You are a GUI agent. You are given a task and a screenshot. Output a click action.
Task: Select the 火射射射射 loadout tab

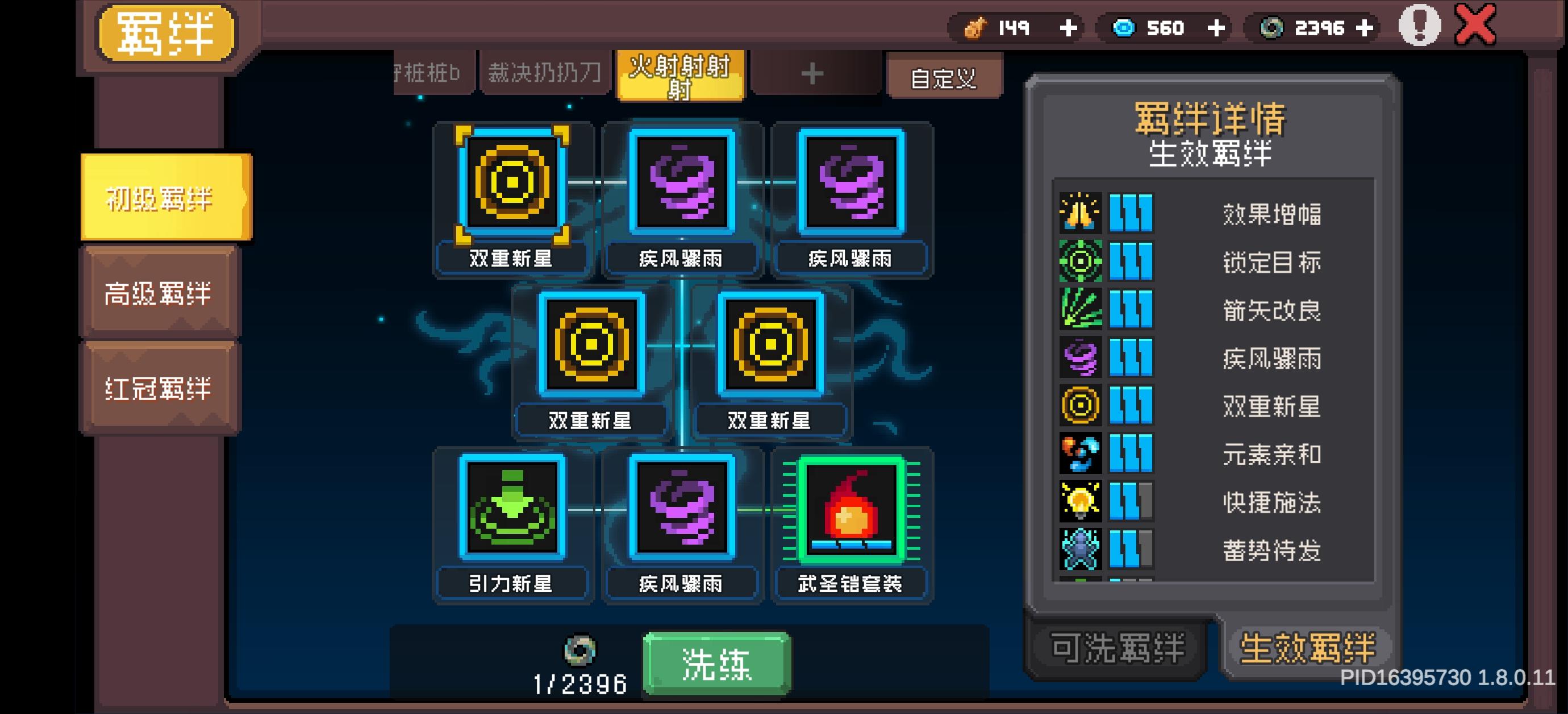point(680,76)
